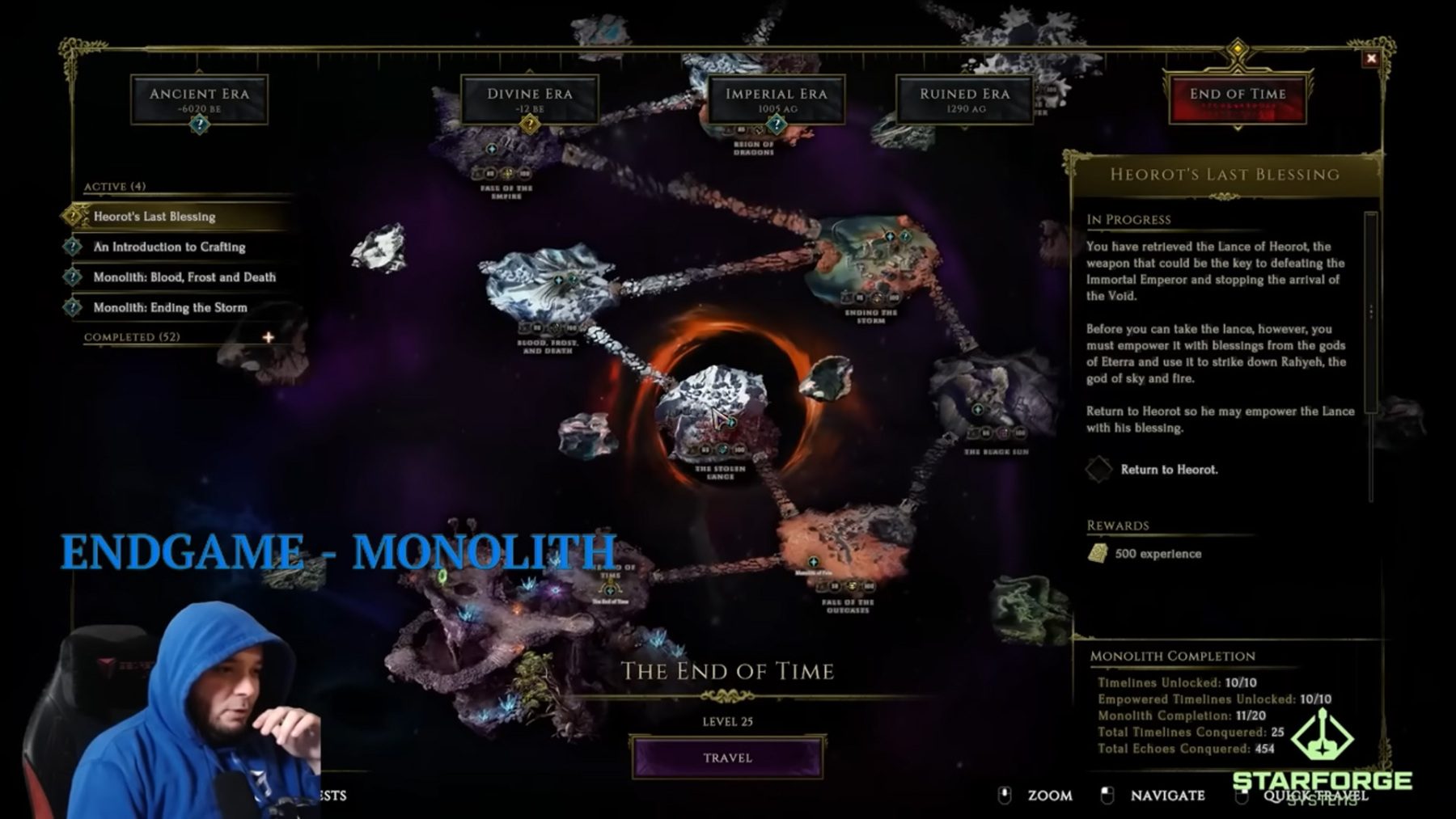This screenshot has height=819, width=1456.
Task: Expand the Completed quests list
Action: point(268,337)
